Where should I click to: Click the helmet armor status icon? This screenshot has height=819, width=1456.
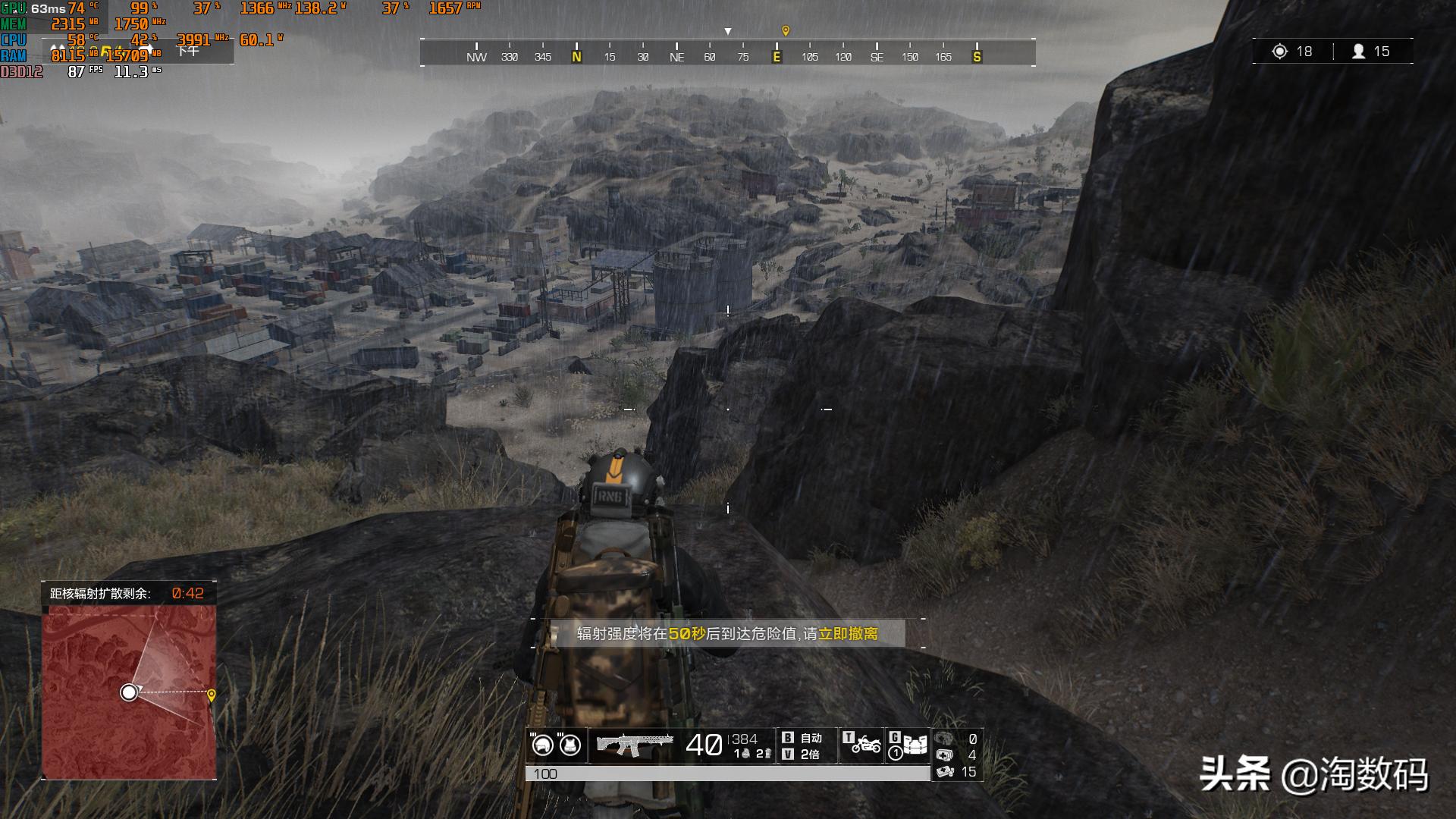pyautogui.click(x=542, y=745)
